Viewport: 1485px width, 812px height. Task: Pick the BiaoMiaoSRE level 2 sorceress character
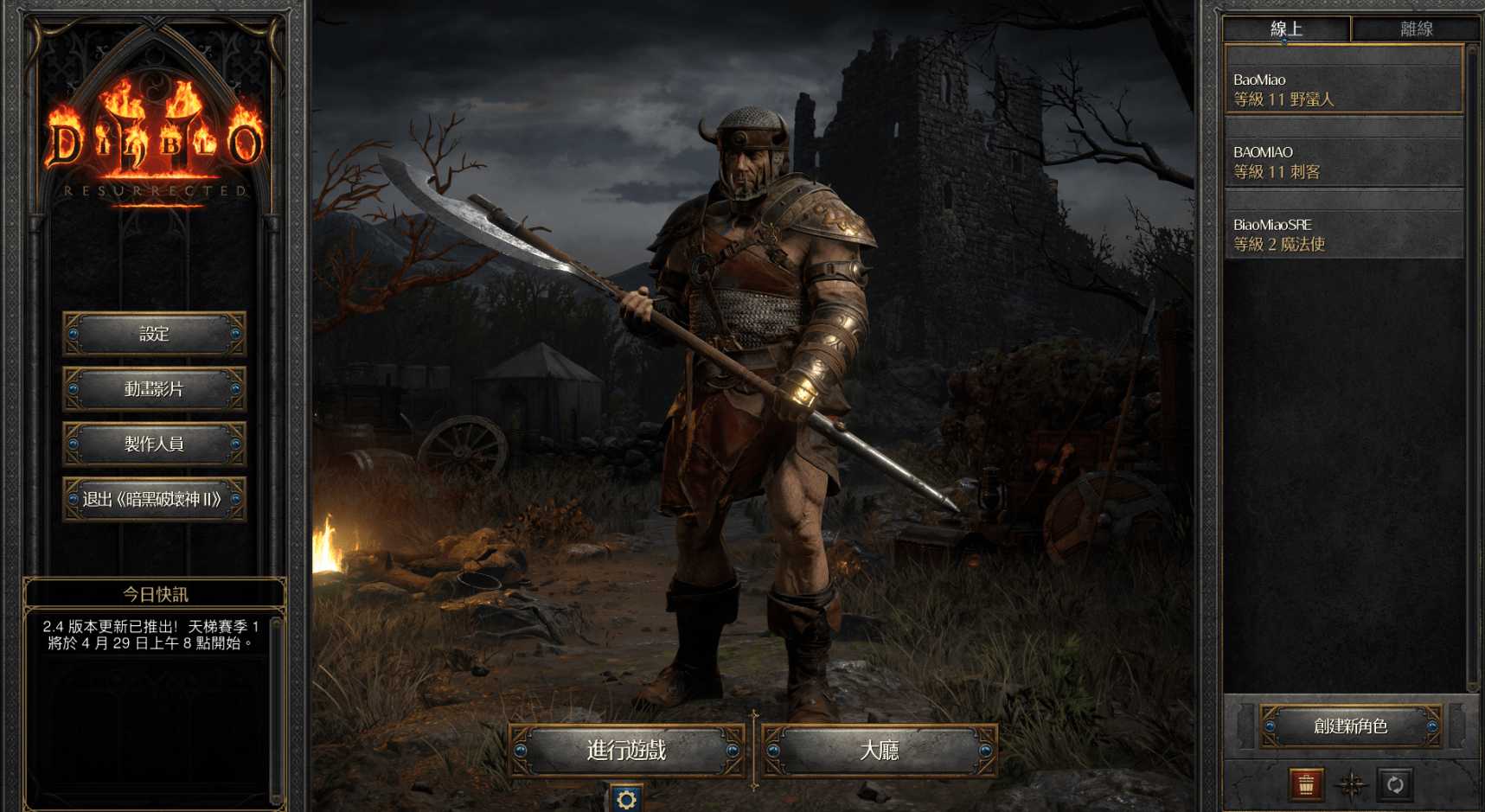(x=1343, y=234)
